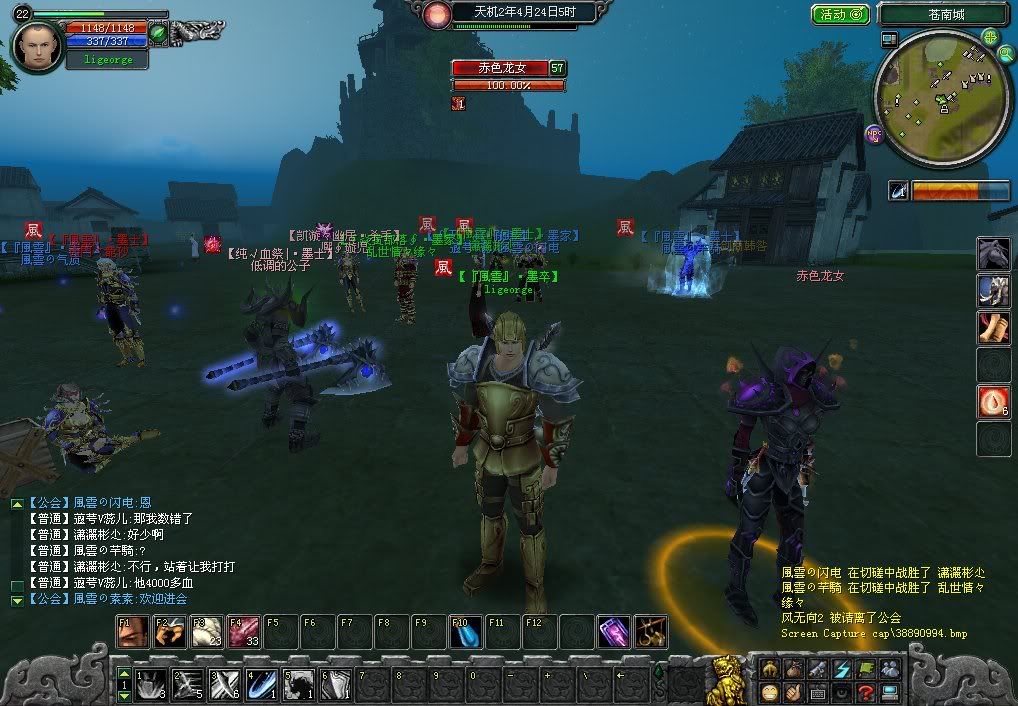The image size is (1018, 706).
Task: Select the horse mount icon on right bar
Action: [x=993, y=252]
